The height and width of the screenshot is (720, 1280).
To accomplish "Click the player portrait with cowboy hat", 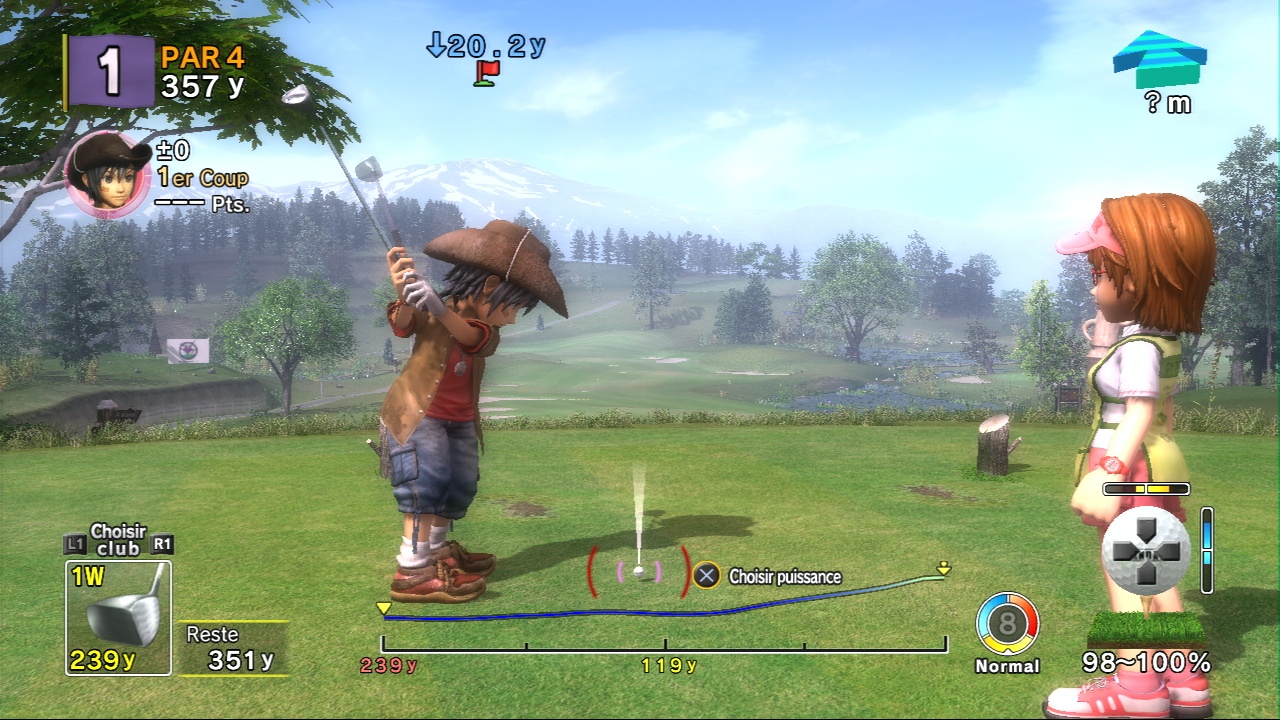I will click(x=107, y=175).
